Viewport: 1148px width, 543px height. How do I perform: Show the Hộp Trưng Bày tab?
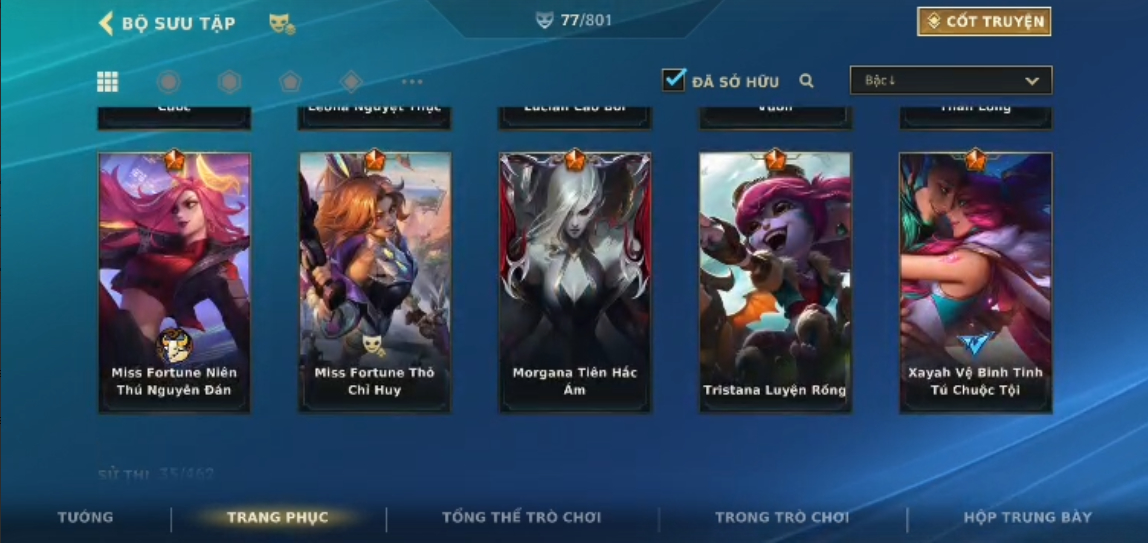click(x=1027, y=517)
